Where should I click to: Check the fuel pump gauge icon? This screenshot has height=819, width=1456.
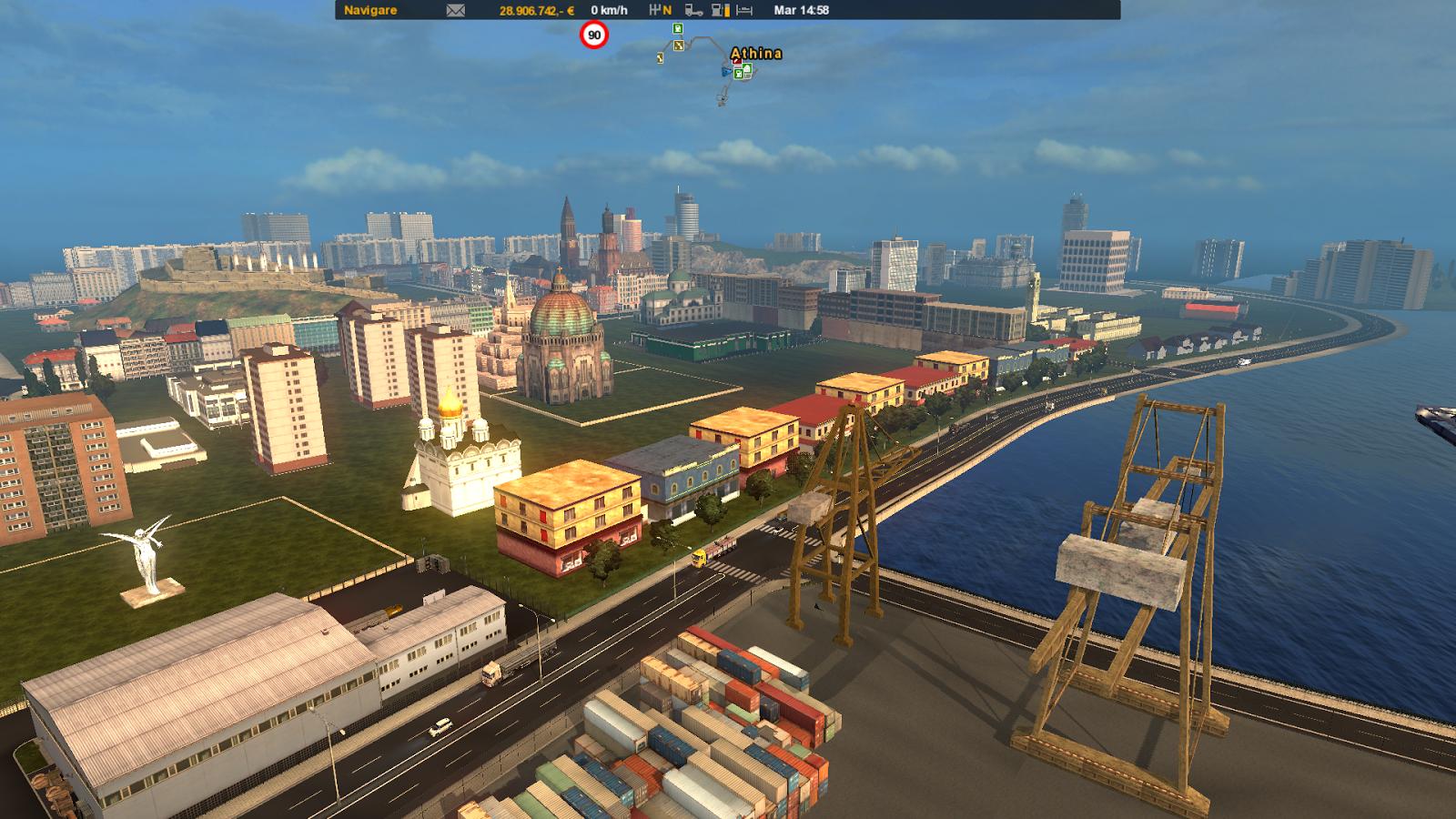tap(720, 10)
